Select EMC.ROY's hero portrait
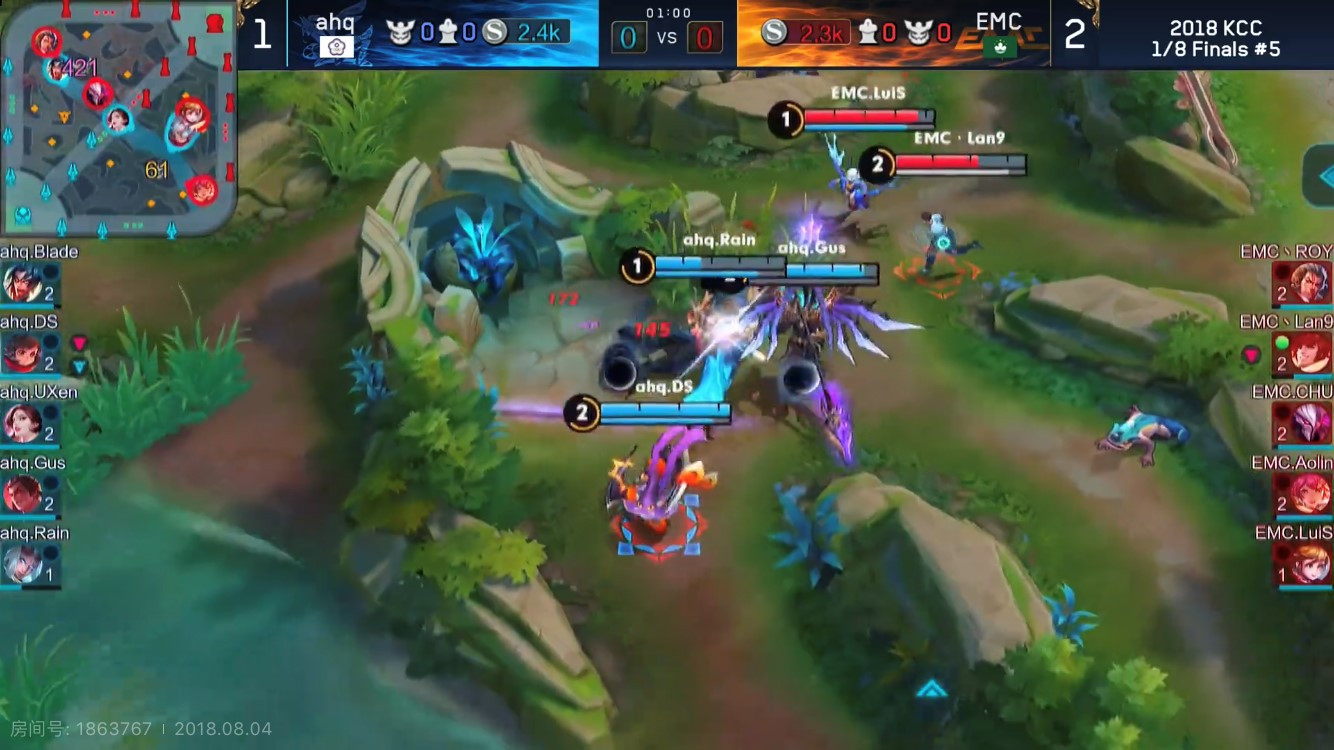The height and width of the screenshot is (750, 1334). click(1310, 283)
